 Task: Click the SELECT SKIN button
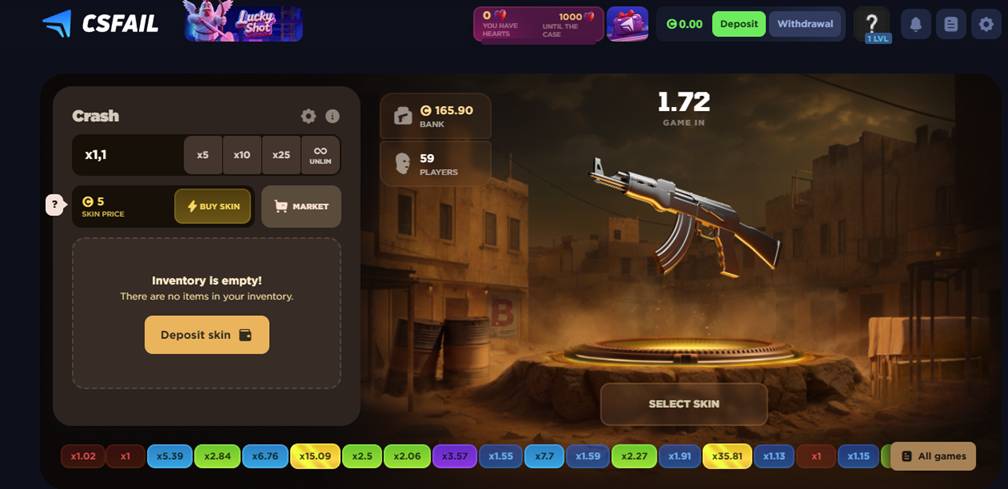coord(683,404)
